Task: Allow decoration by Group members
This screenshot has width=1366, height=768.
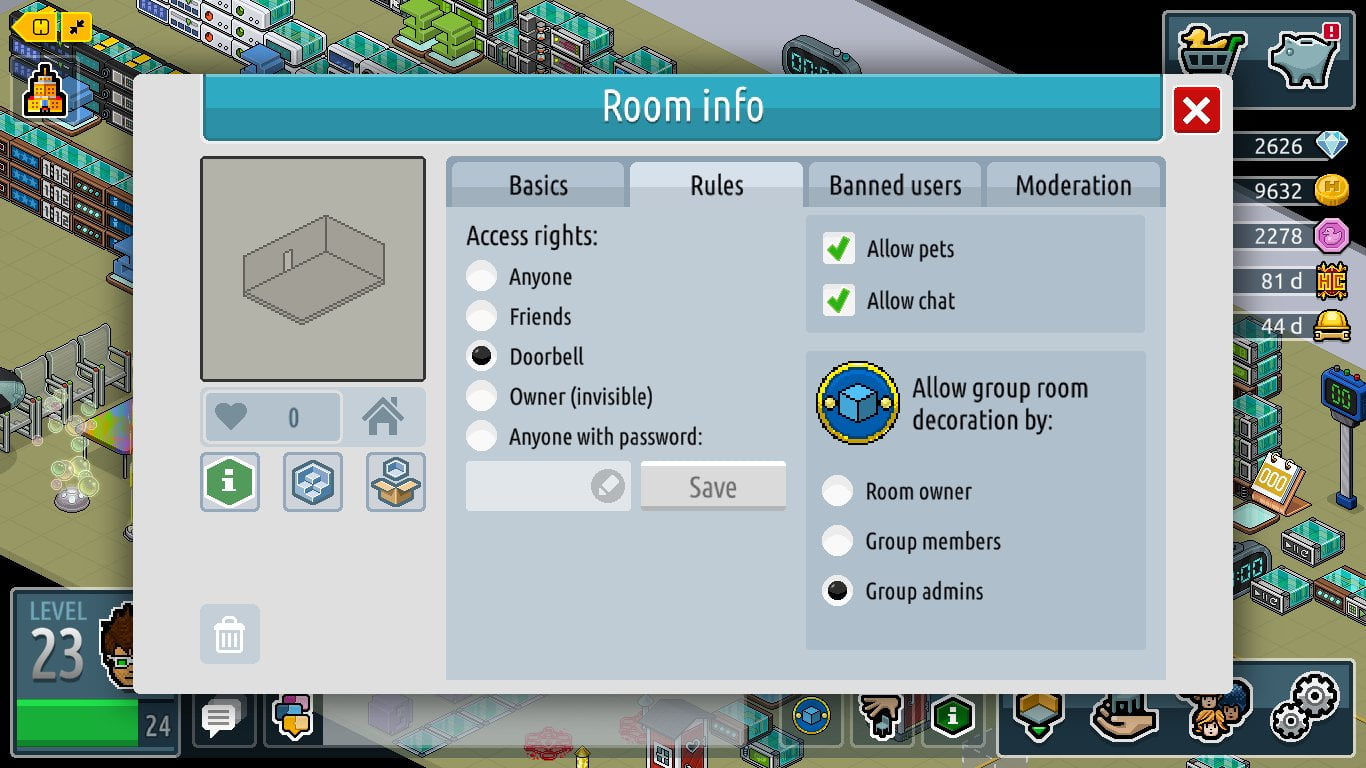Action: (x=838, y=541)
